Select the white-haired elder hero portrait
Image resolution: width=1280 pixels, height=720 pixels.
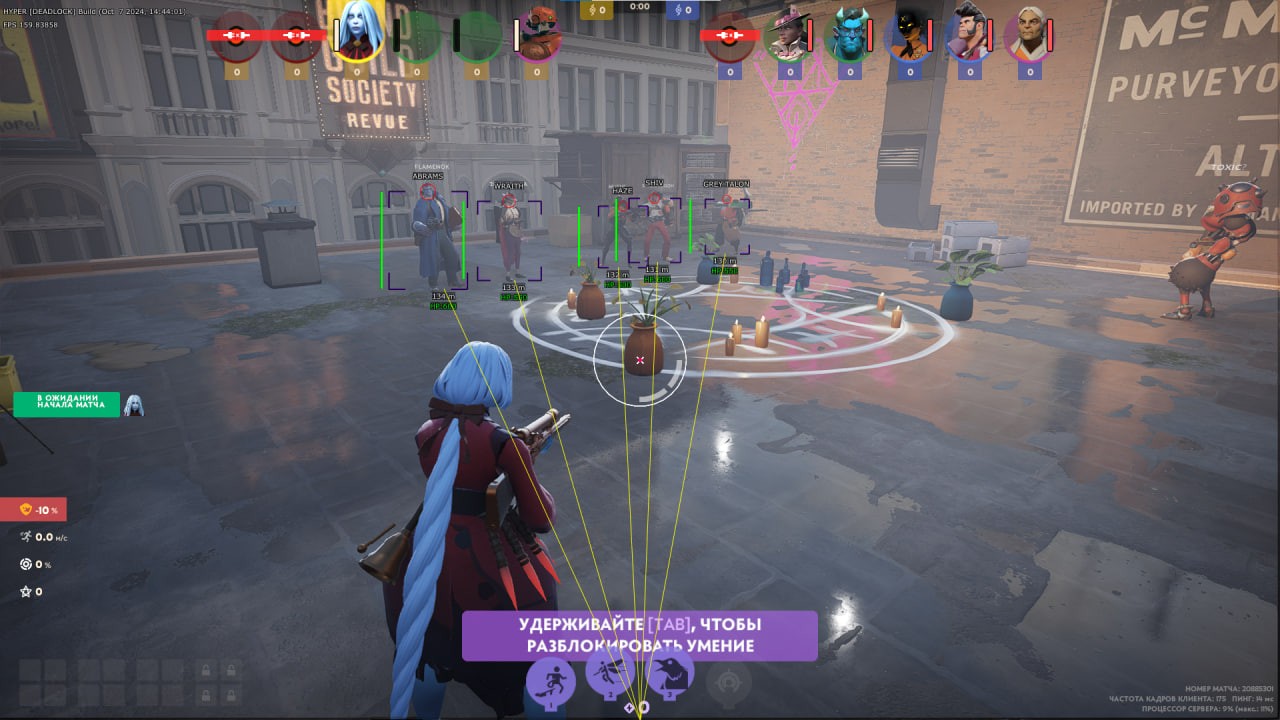(x=1028, y=36)
